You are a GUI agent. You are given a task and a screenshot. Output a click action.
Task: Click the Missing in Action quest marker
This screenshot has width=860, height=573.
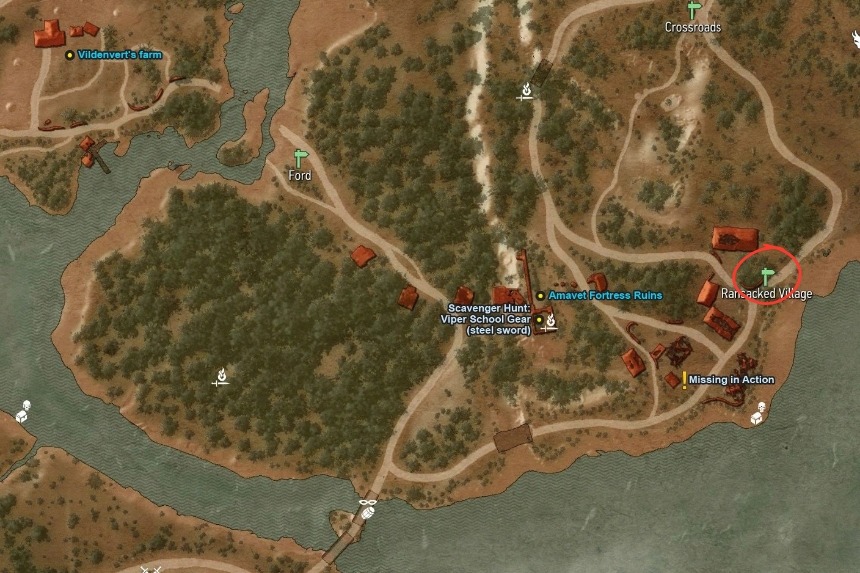pos(684,380)
